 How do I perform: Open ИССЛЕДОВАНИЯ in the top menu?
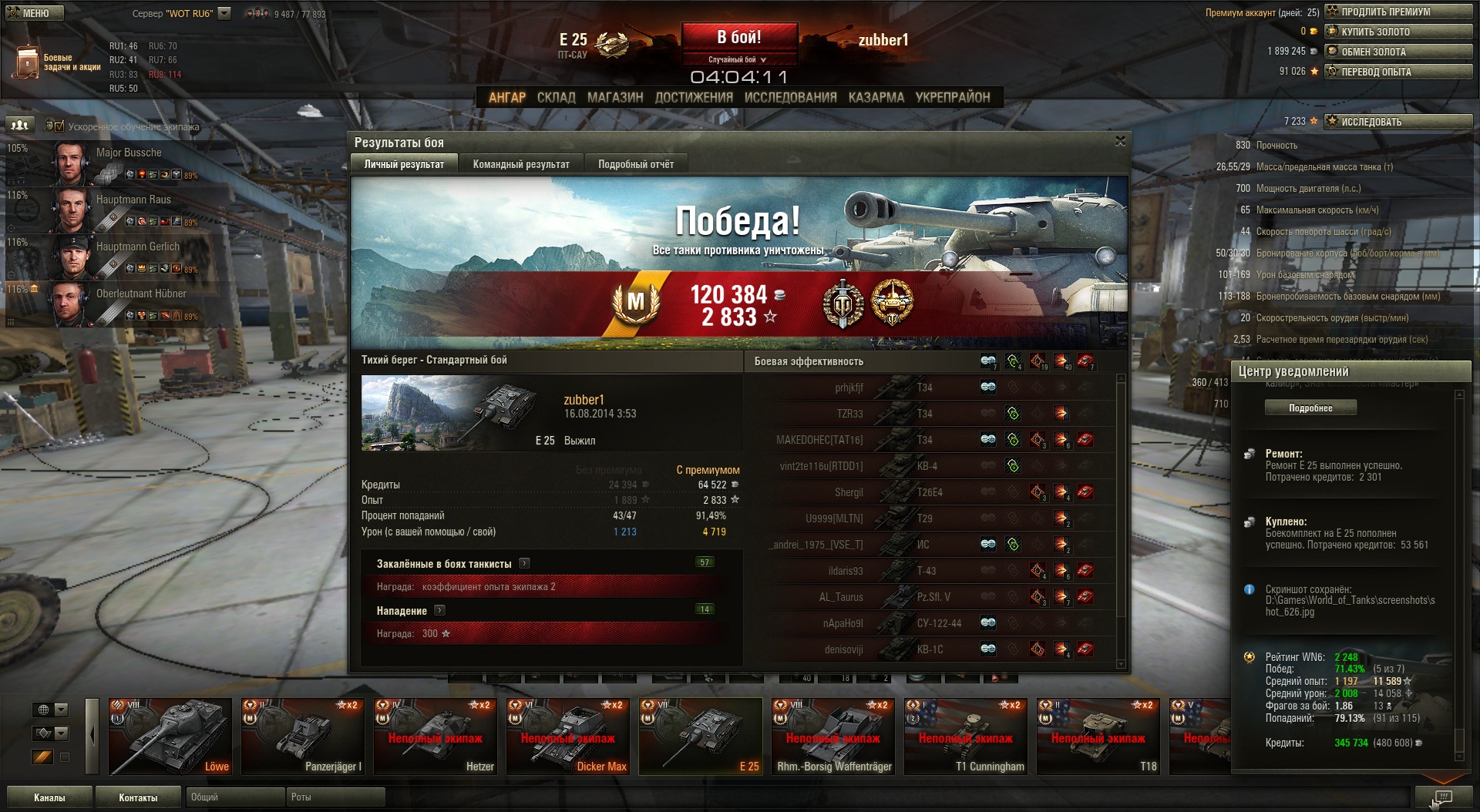[x=790, y=97]
